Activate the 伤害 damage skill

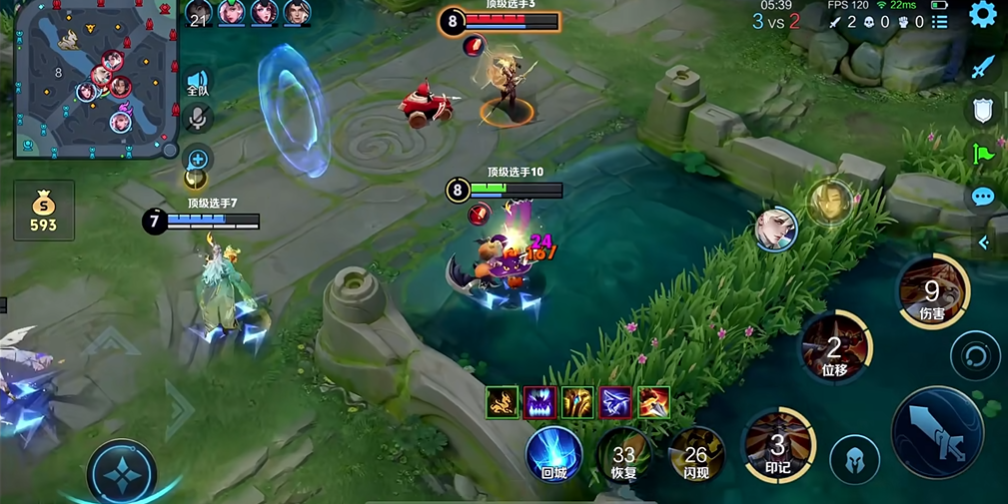(x=933, y=292)
